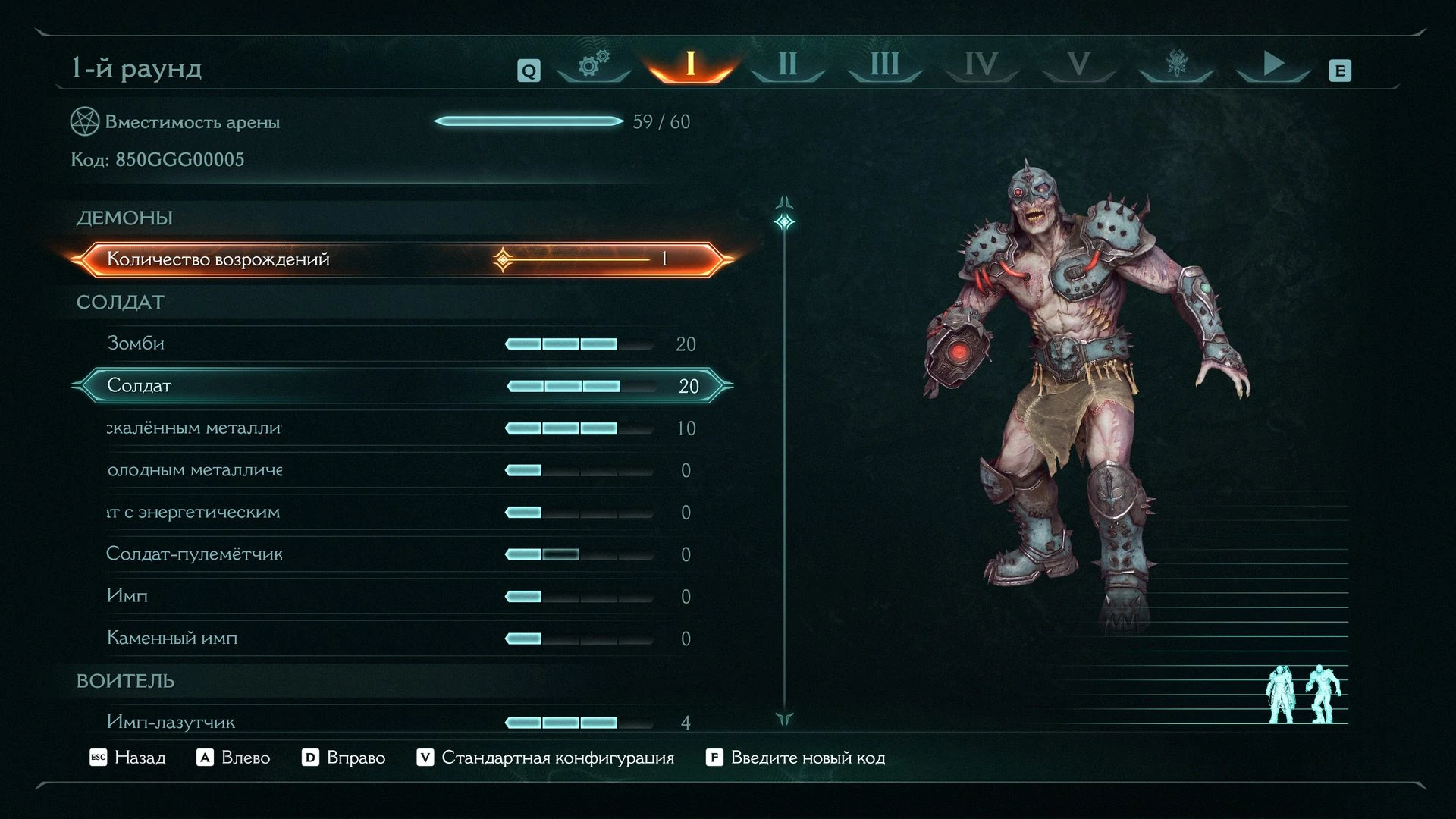Click the Вправо button
Viewport: 1456px width, 819px height.
pos(344,758)
